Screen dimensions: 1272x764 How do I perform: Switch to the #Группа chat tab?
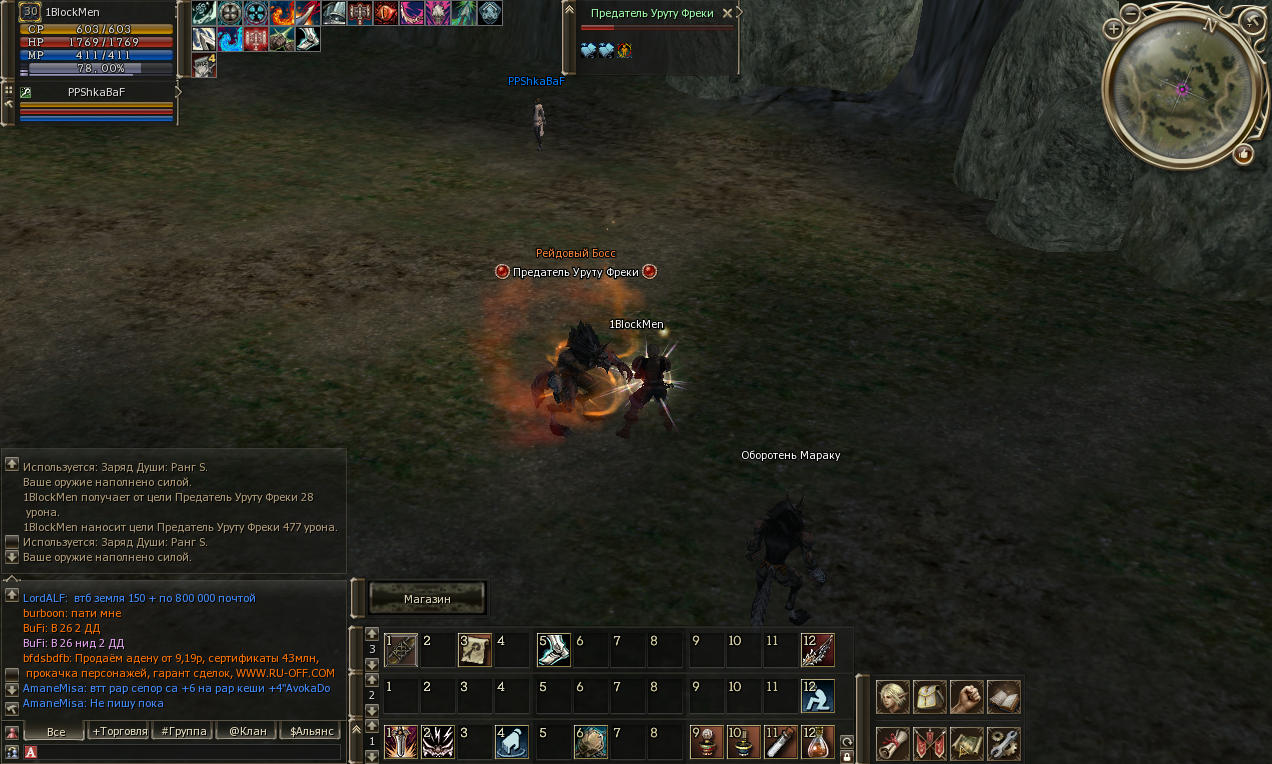[182, 731]
